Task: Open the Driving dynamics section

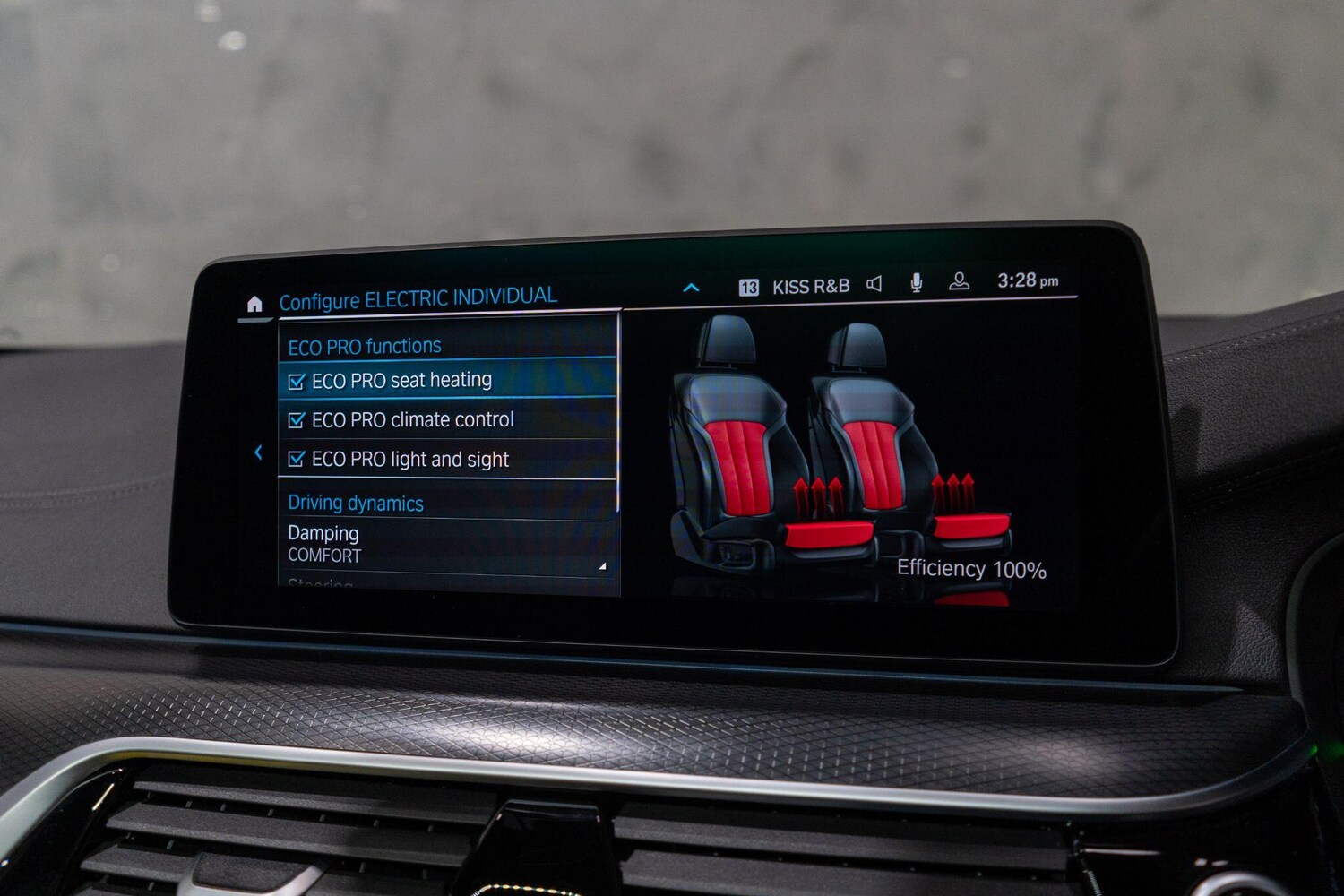Action: point(355,503)
